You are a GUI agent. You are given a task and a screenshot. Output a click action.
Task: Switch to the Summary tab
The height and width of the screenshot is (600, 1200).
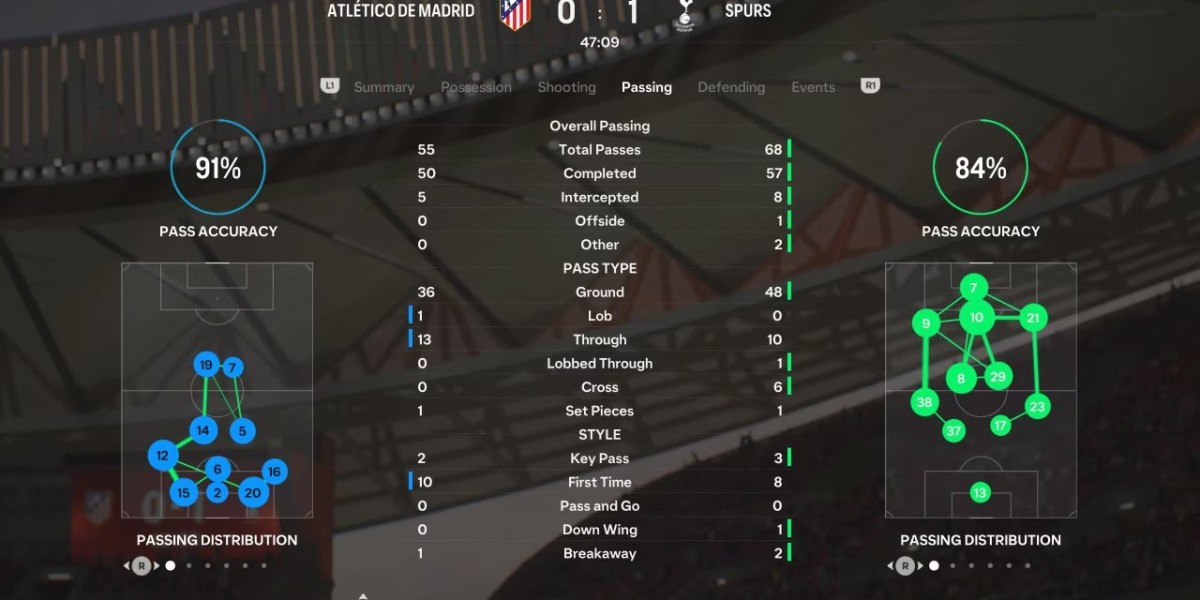[x=384, y=87]
